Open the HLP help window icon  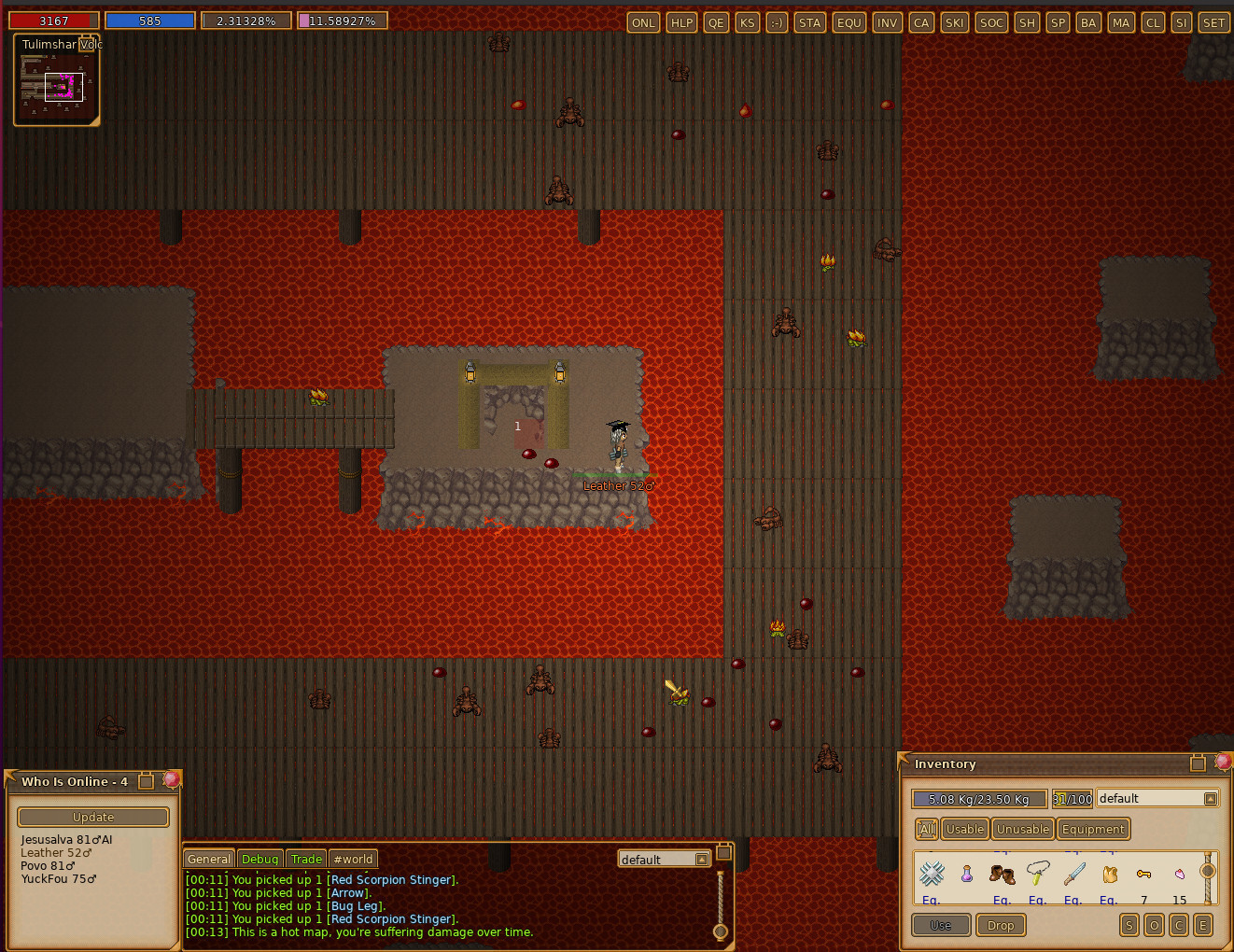click(x=681, y=22)
